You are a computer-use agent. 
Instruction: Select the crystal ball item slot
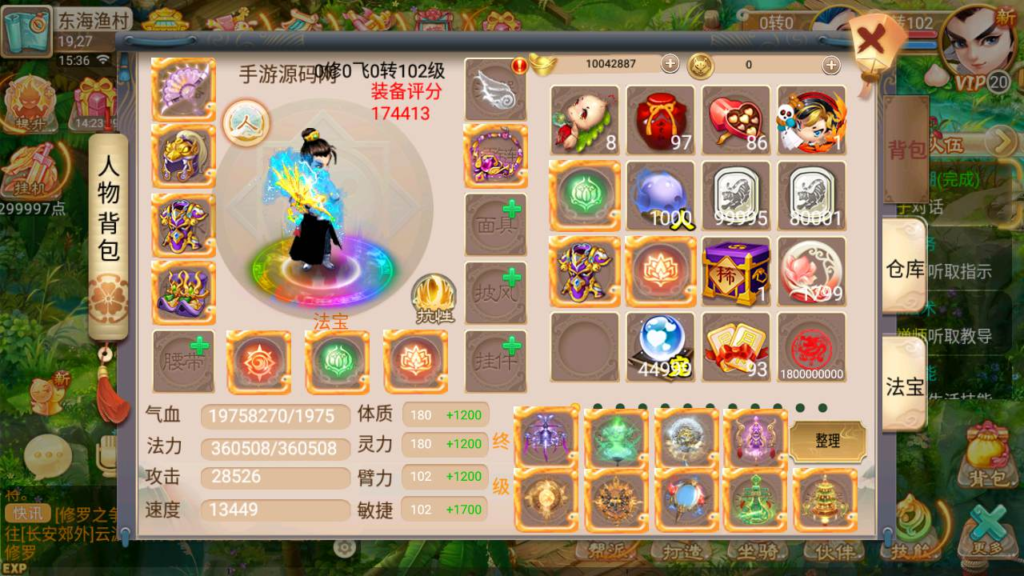661,347
